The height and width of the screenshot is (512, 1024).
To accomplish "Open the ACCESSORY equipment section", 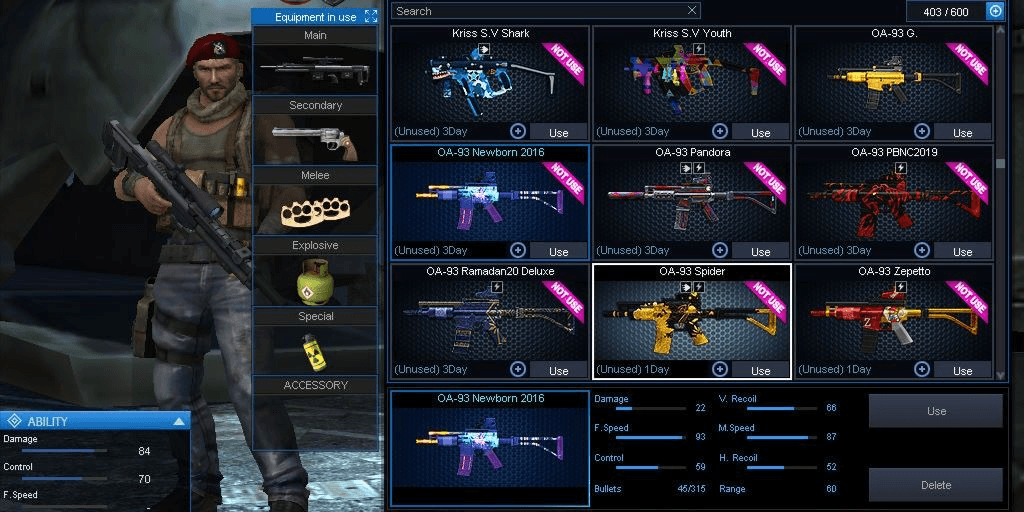I will (315, 385).
